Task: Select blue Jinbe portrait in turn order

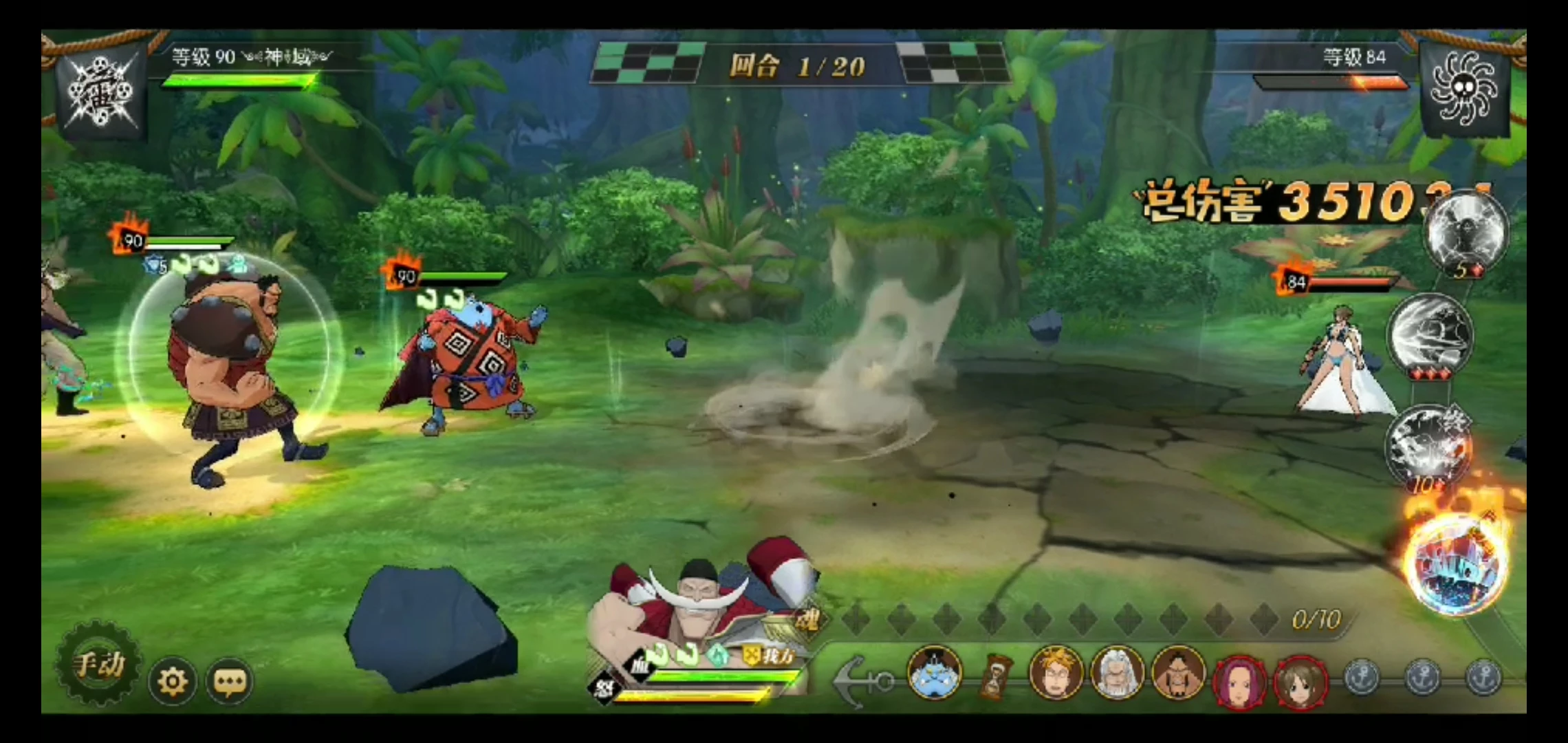Action: pyautogui.click(x=933, y=673)
